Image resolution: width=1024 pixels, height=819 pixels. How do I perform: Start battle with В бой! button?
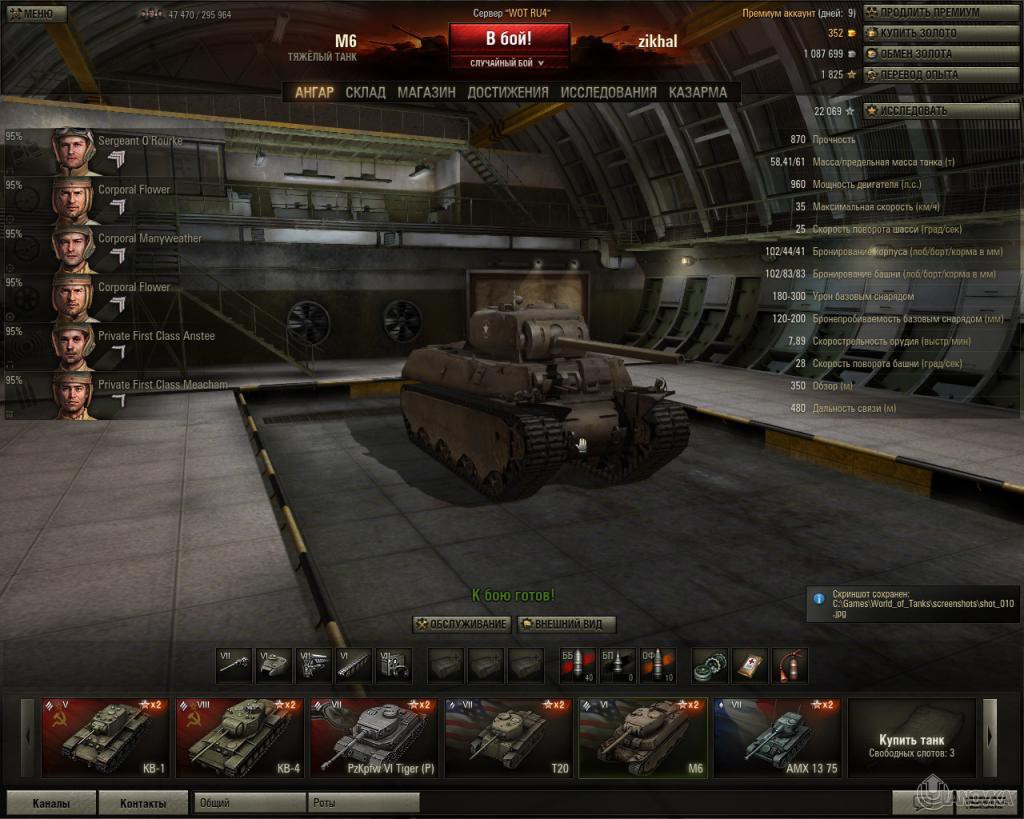(x=509, y=39)
